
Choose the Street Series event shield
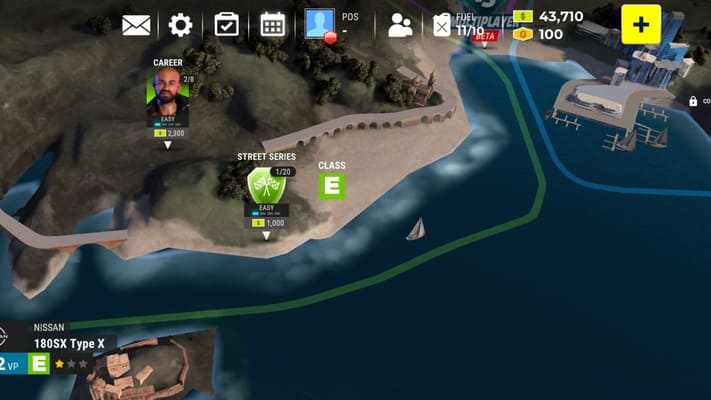coord(264,186)
